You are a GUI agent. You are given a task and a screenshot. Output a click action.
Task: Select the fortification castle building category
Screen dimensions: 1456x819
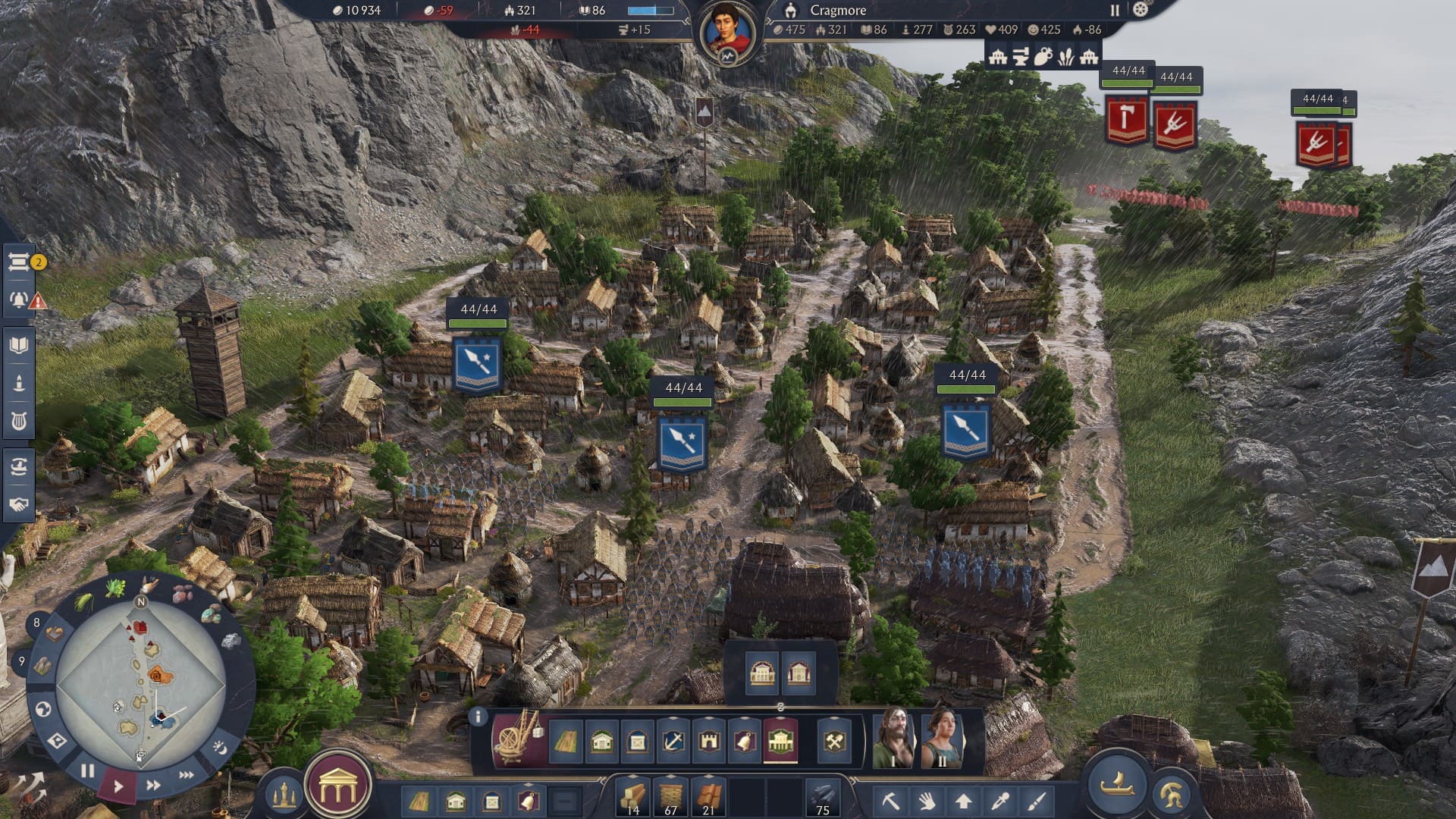pos(711,742)
